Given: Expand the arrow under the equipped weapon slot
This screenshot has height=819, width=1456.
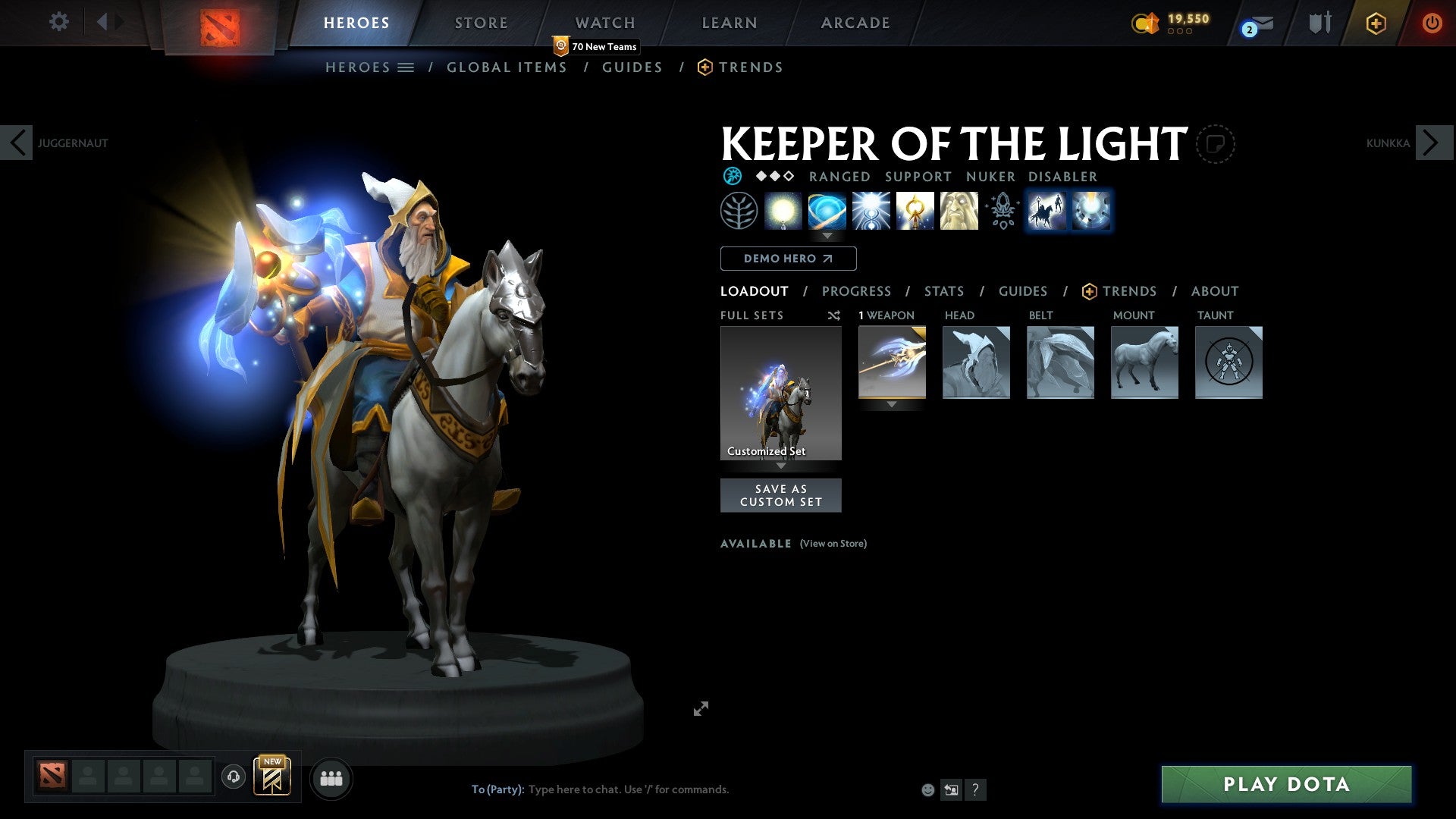Looking at the screenshot, I should [x=892, y=405].
